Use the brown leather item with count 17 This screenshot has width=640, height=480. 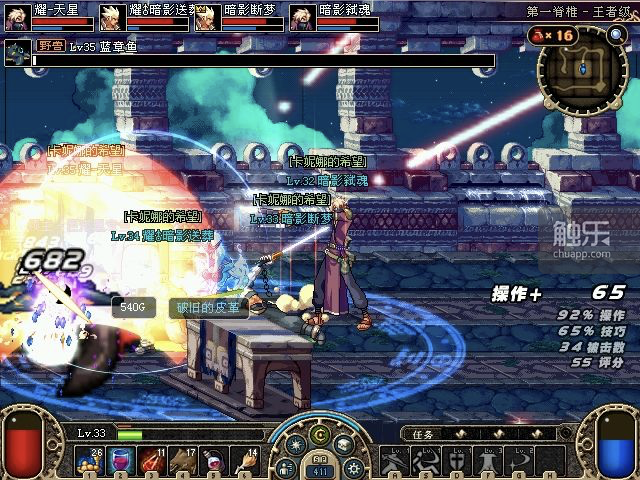coord(185,461)
